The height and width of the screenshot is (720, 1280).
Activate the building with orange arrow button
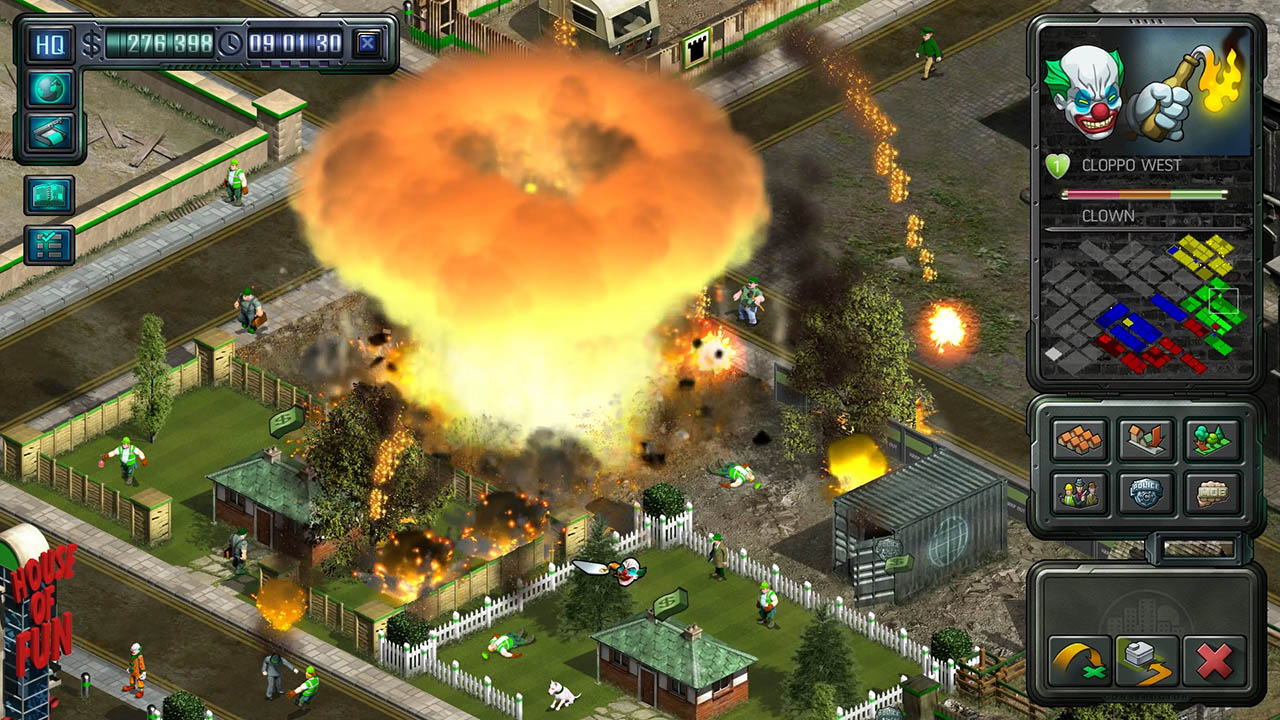(1147, 660)
